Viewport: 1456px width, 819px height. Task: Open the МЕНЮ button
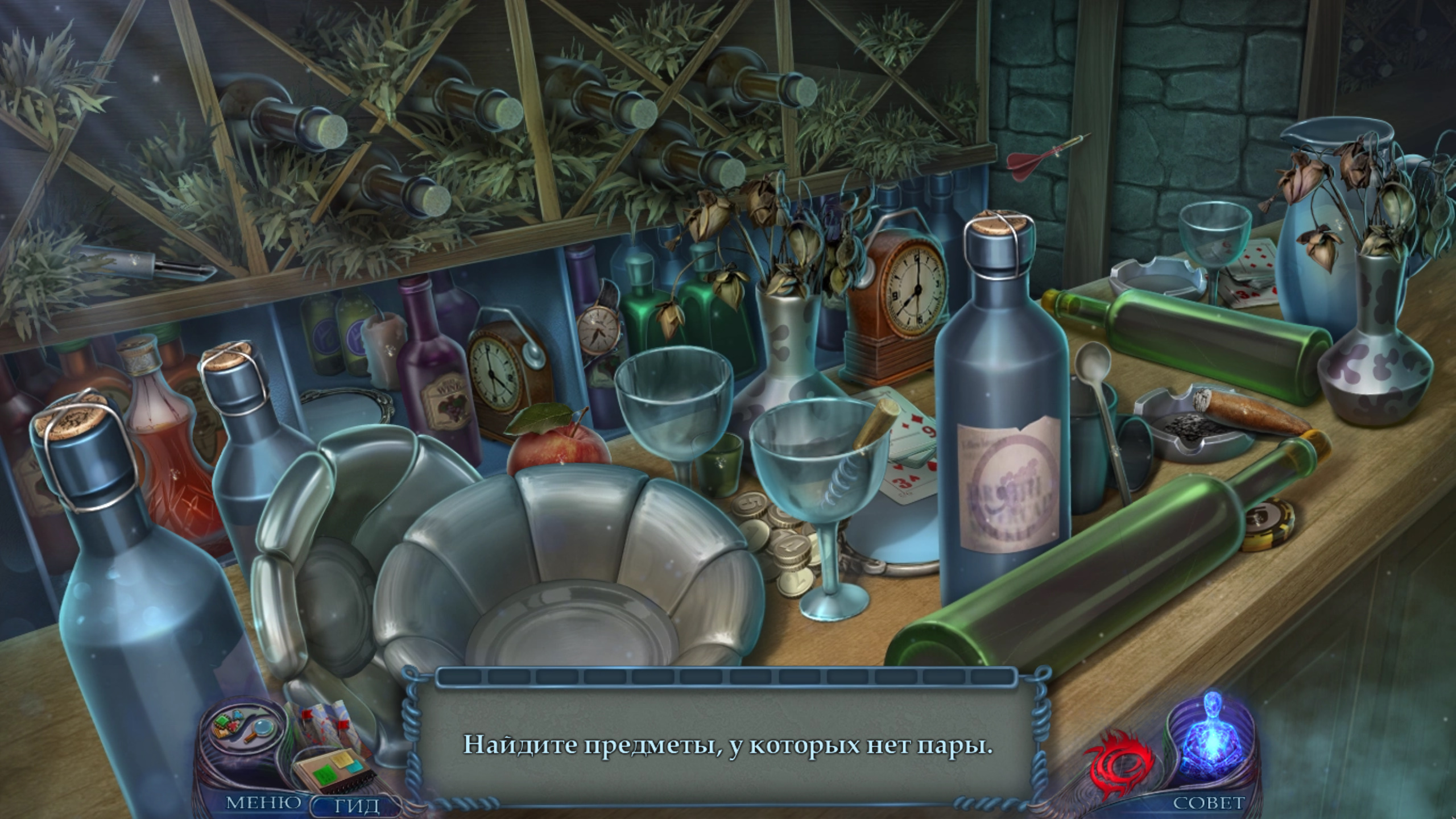264,803
